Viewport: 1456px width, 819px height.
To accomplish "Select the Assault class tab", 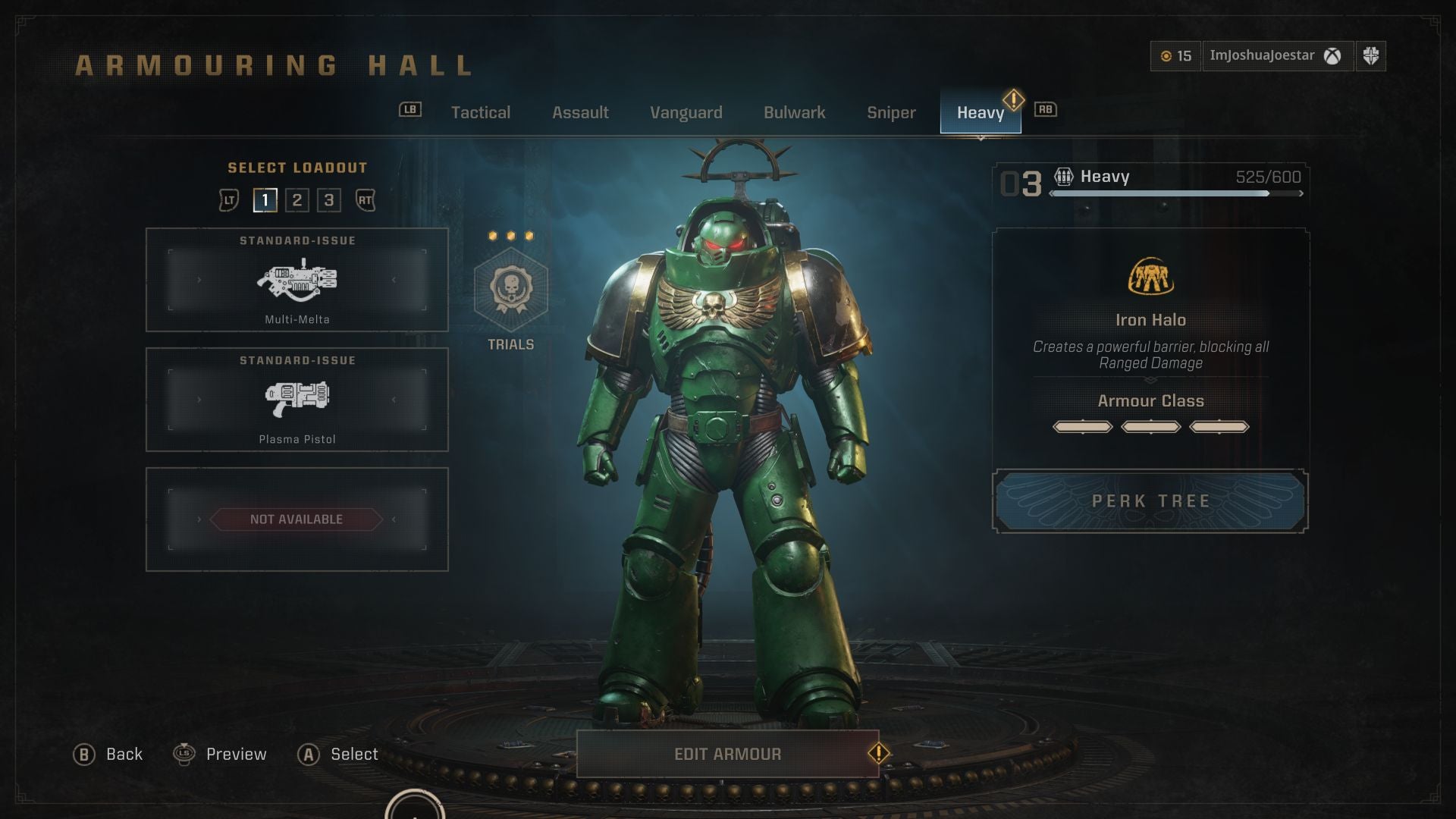I will tap(580, 112).
